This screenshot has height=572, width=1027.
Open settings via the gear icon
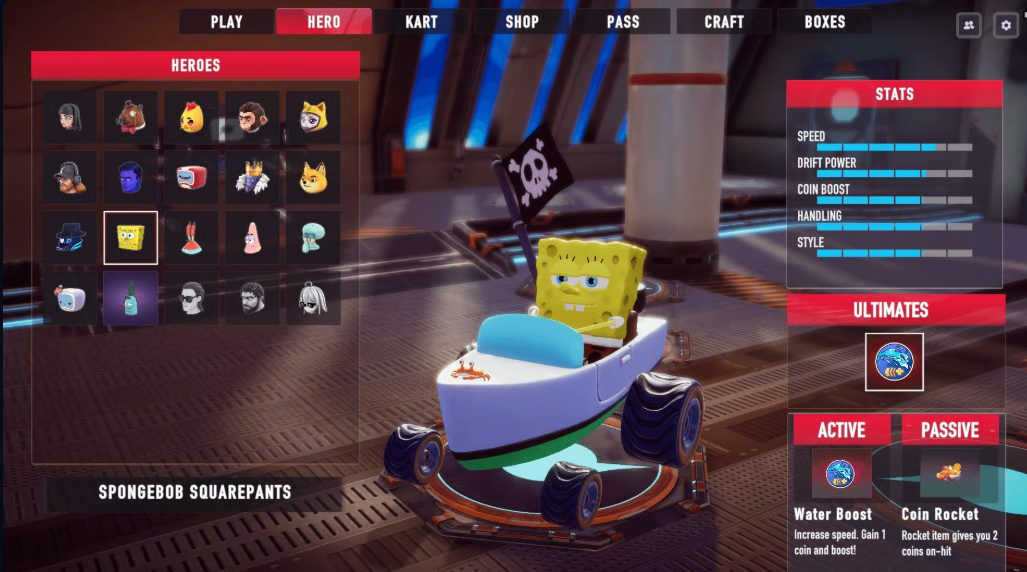coord(1005,26)
